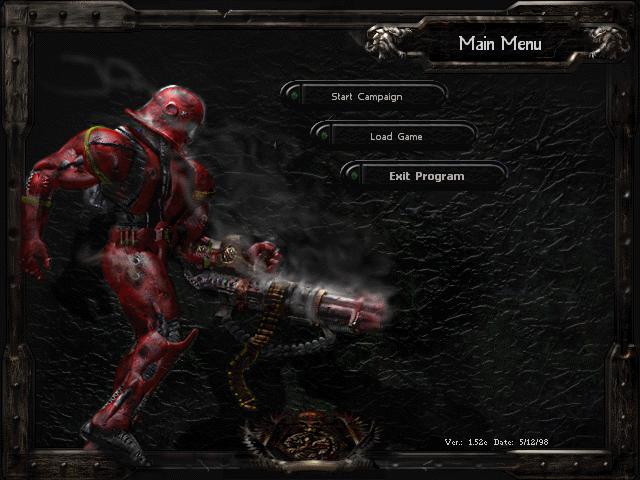
Task: Open the Load Game menu entry
Action: tap(395, 136)
